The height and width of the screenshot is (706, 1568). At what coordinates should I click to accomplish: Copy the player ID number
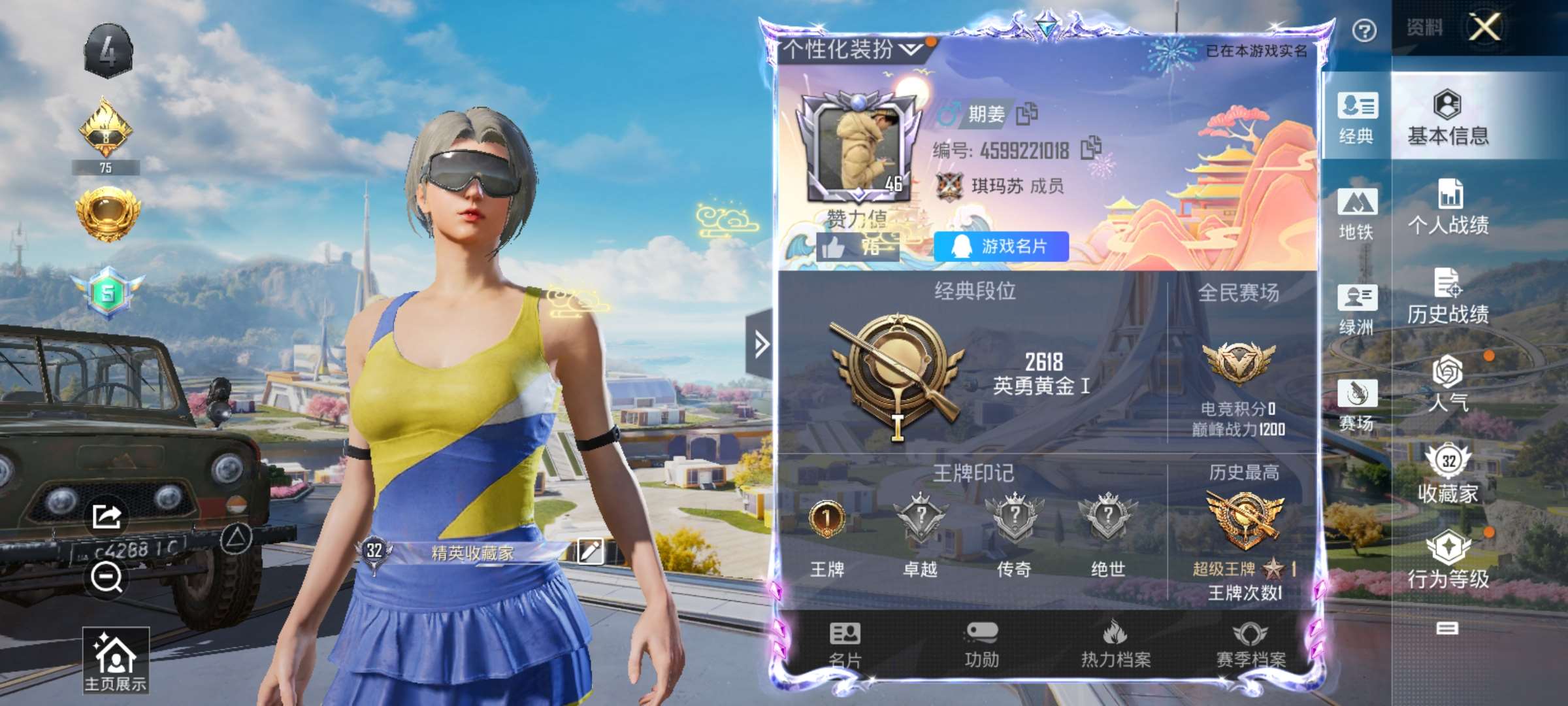click(x=1090, y=148)
